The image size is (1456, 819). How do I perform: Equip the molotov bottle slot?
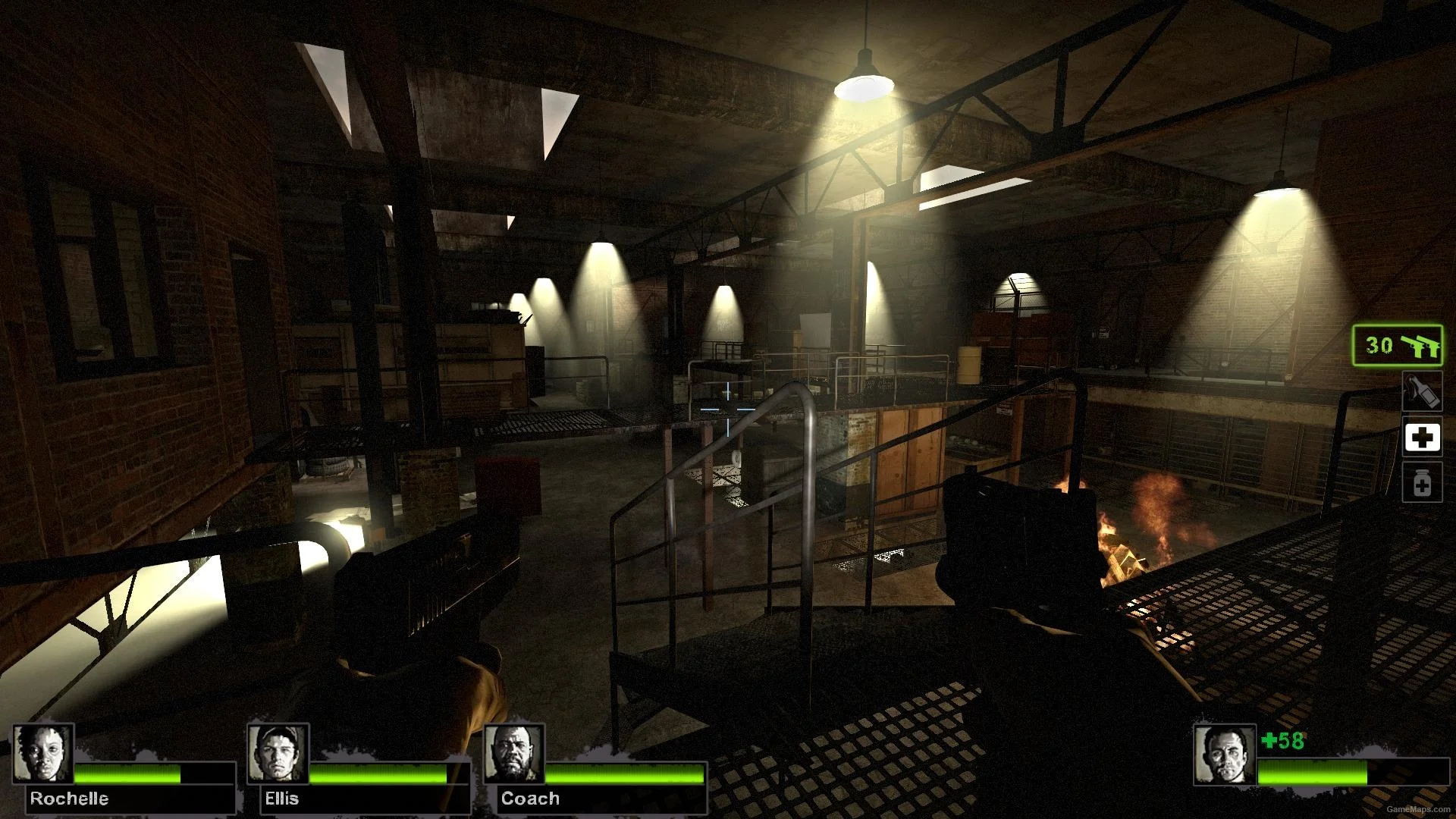1421,391
